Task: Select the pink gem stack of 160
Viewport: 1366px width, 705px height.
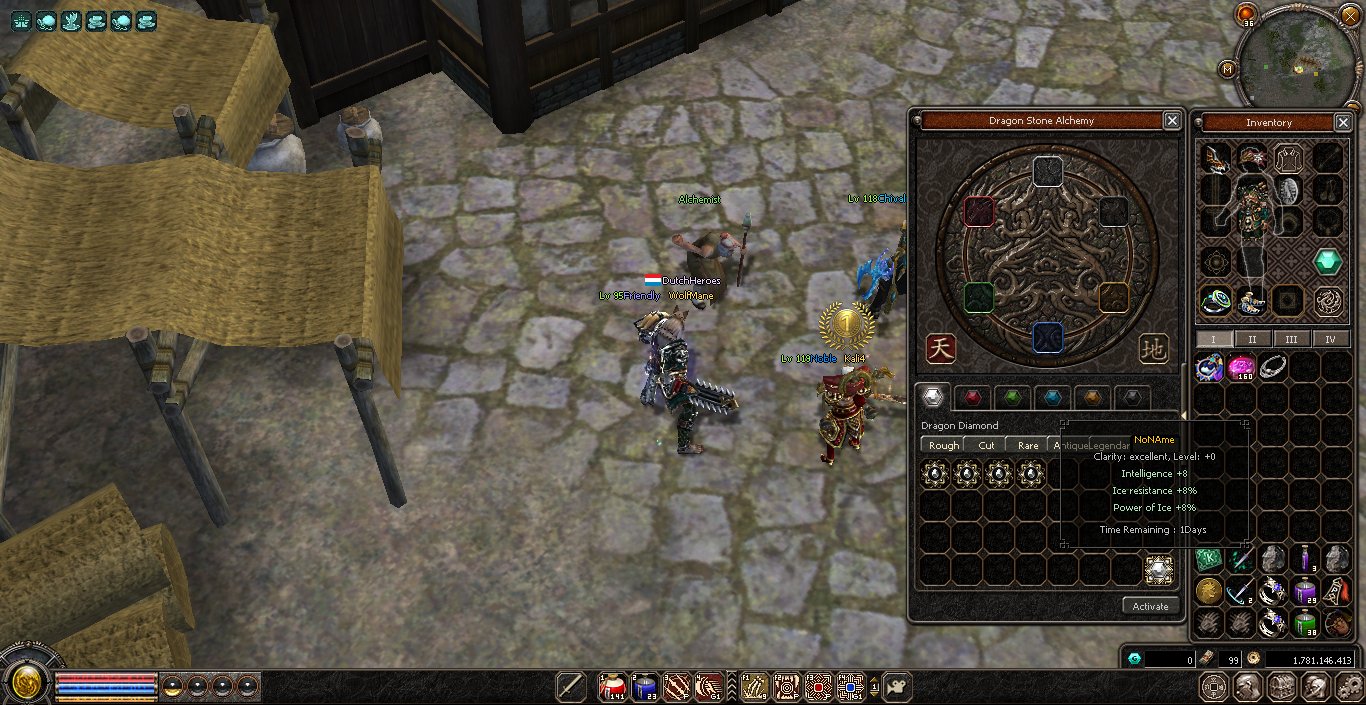Action: 1241,369
